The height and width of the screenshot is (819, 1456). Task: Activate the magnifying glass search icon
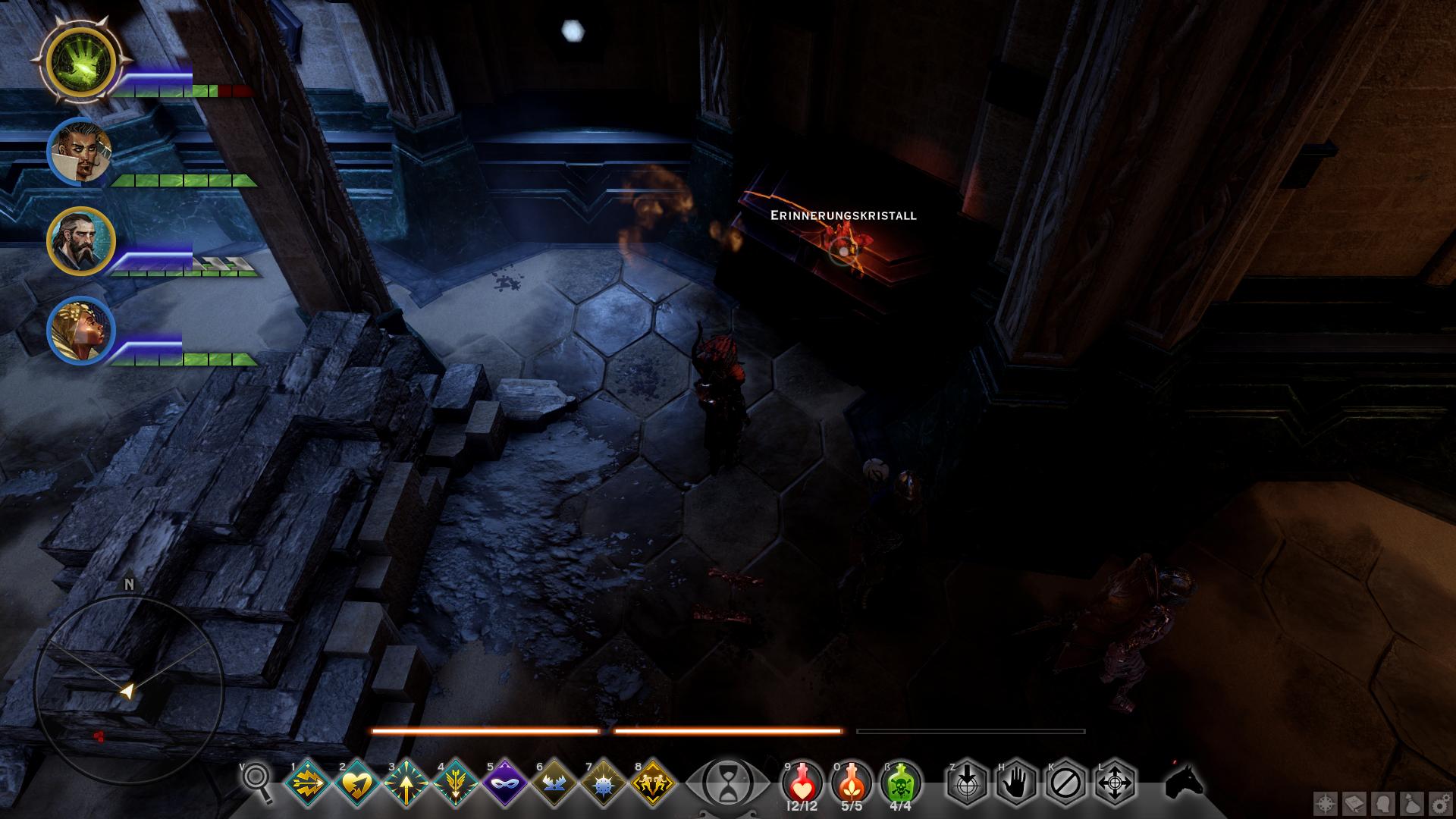[x=258, y=781]
